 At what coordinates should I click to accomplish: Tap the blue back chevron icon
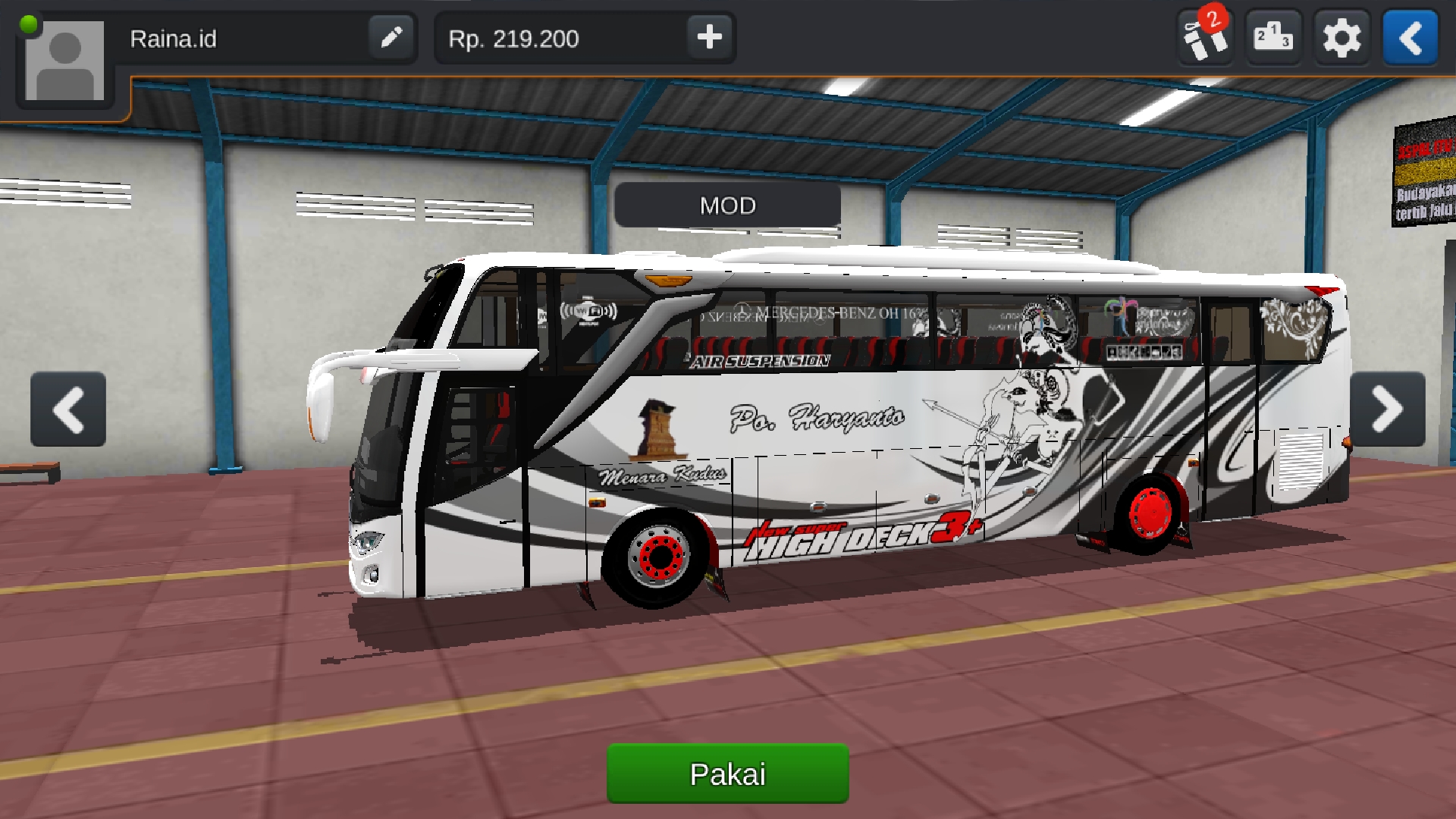[x=1410, y=38]
